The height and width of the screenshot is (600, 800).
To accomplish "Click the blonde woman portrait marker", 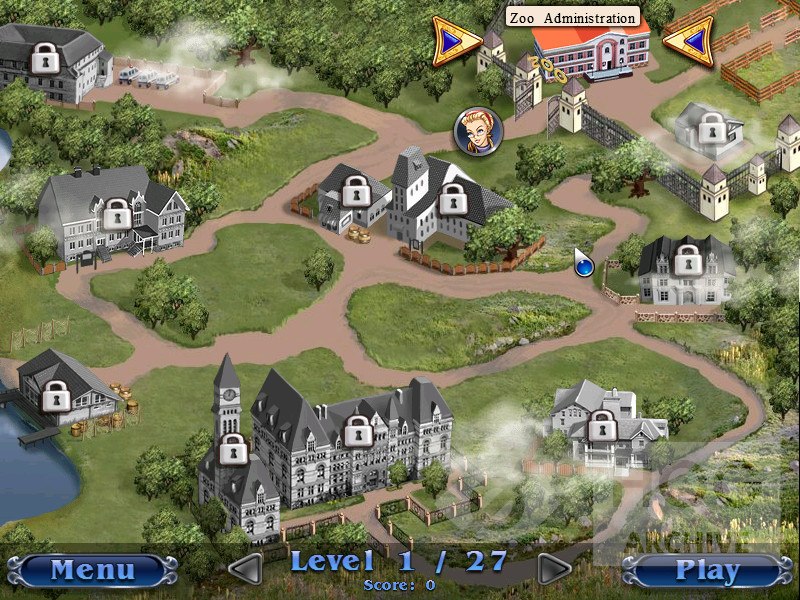I will [478, 128].
